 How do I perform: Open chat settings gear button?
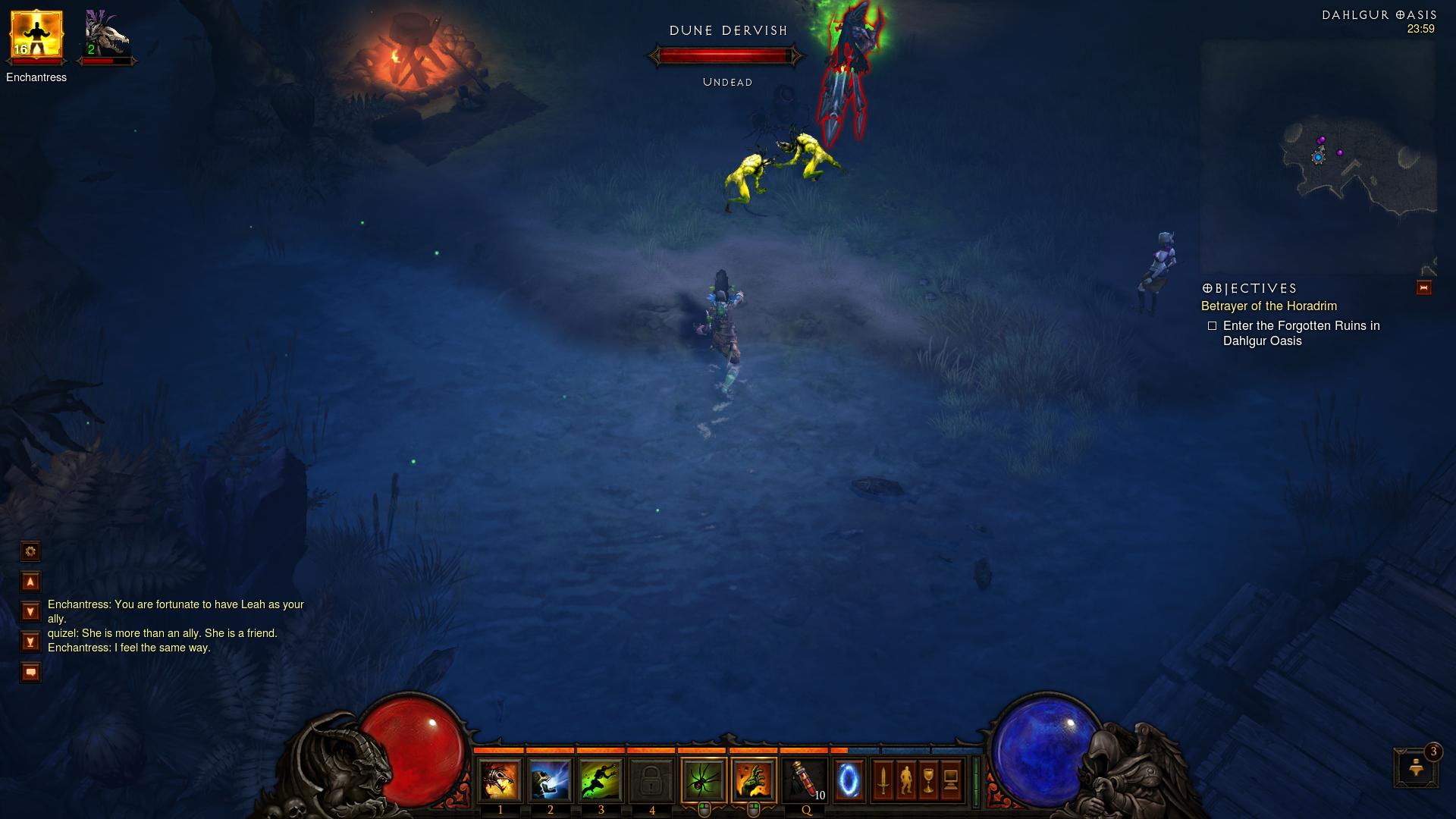click(x=30, y=551)
